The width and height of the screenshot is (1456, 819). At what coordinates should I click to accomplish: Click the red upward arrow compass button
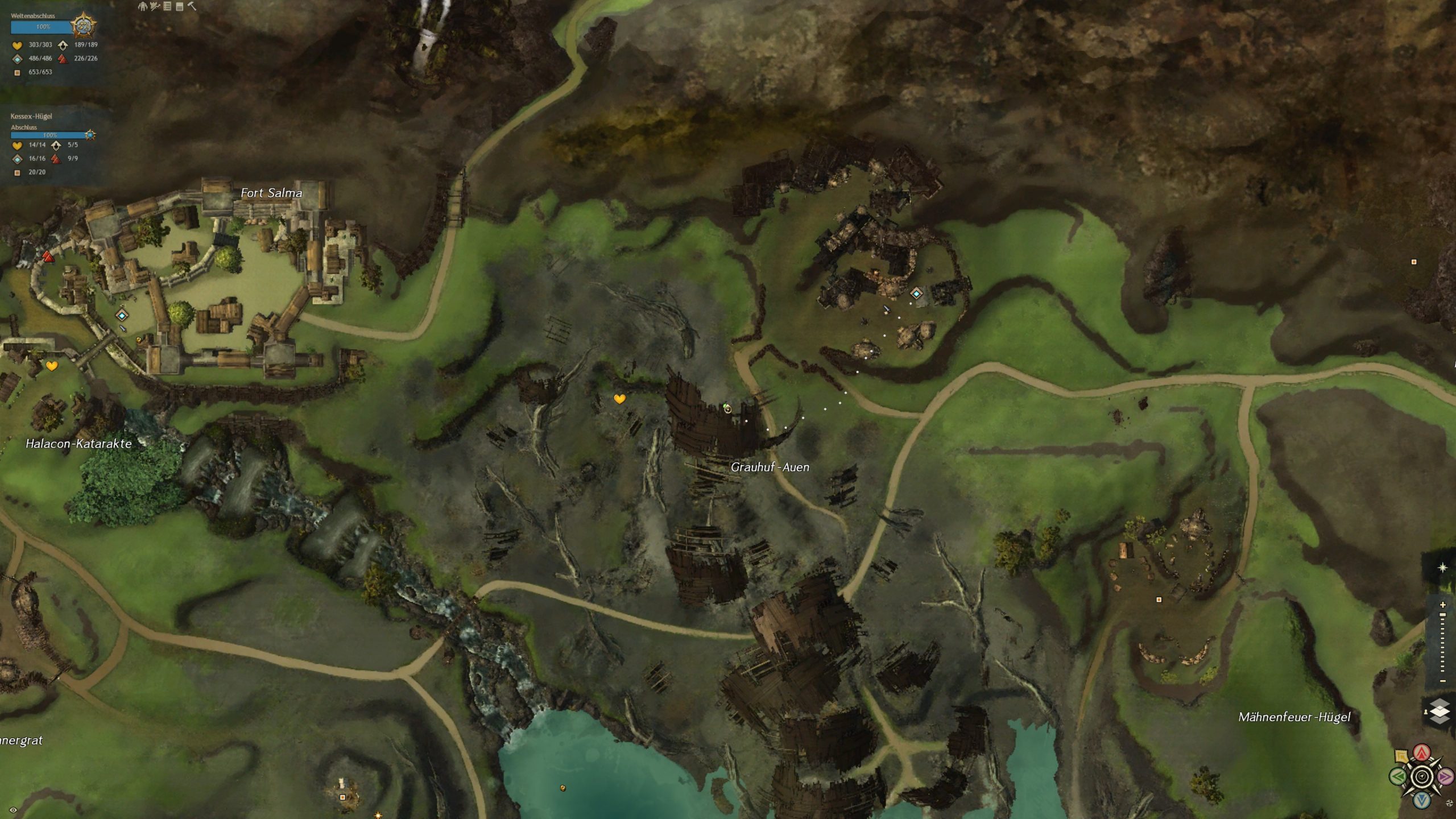point(1422,752)
